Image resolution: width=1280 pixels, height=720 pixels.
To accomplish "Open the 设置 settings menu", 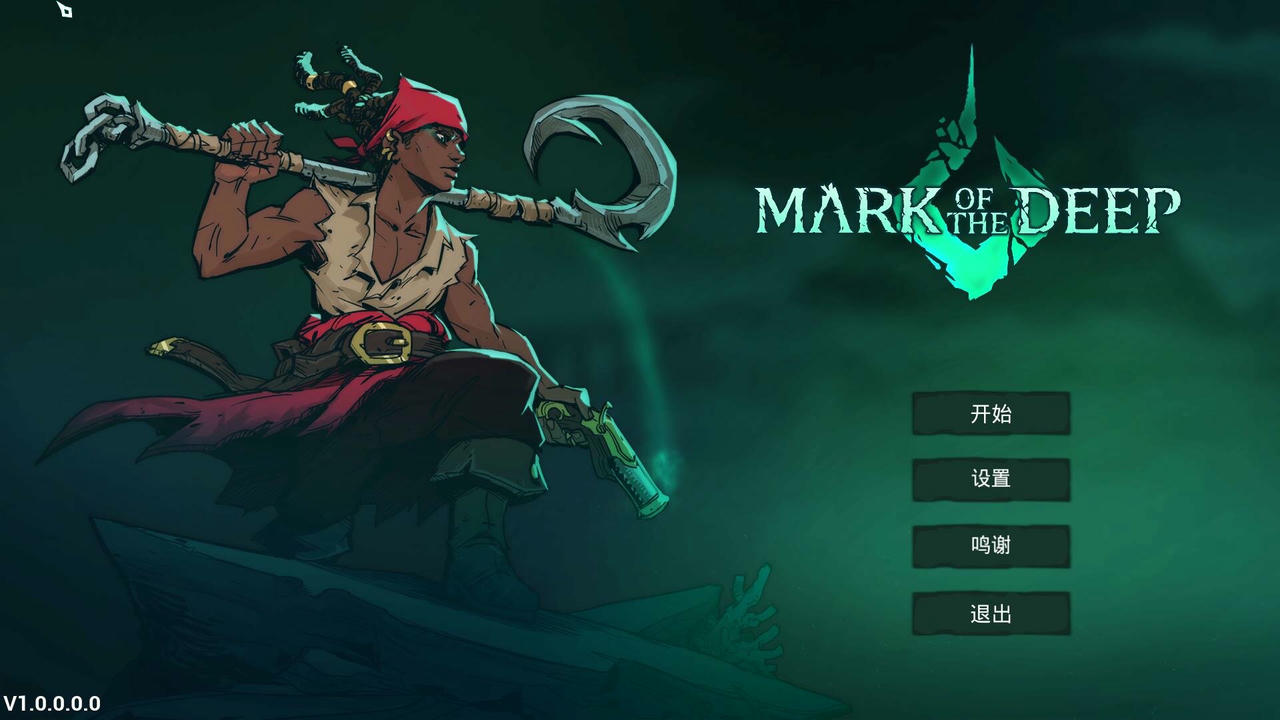I will (x=991, y=479).
